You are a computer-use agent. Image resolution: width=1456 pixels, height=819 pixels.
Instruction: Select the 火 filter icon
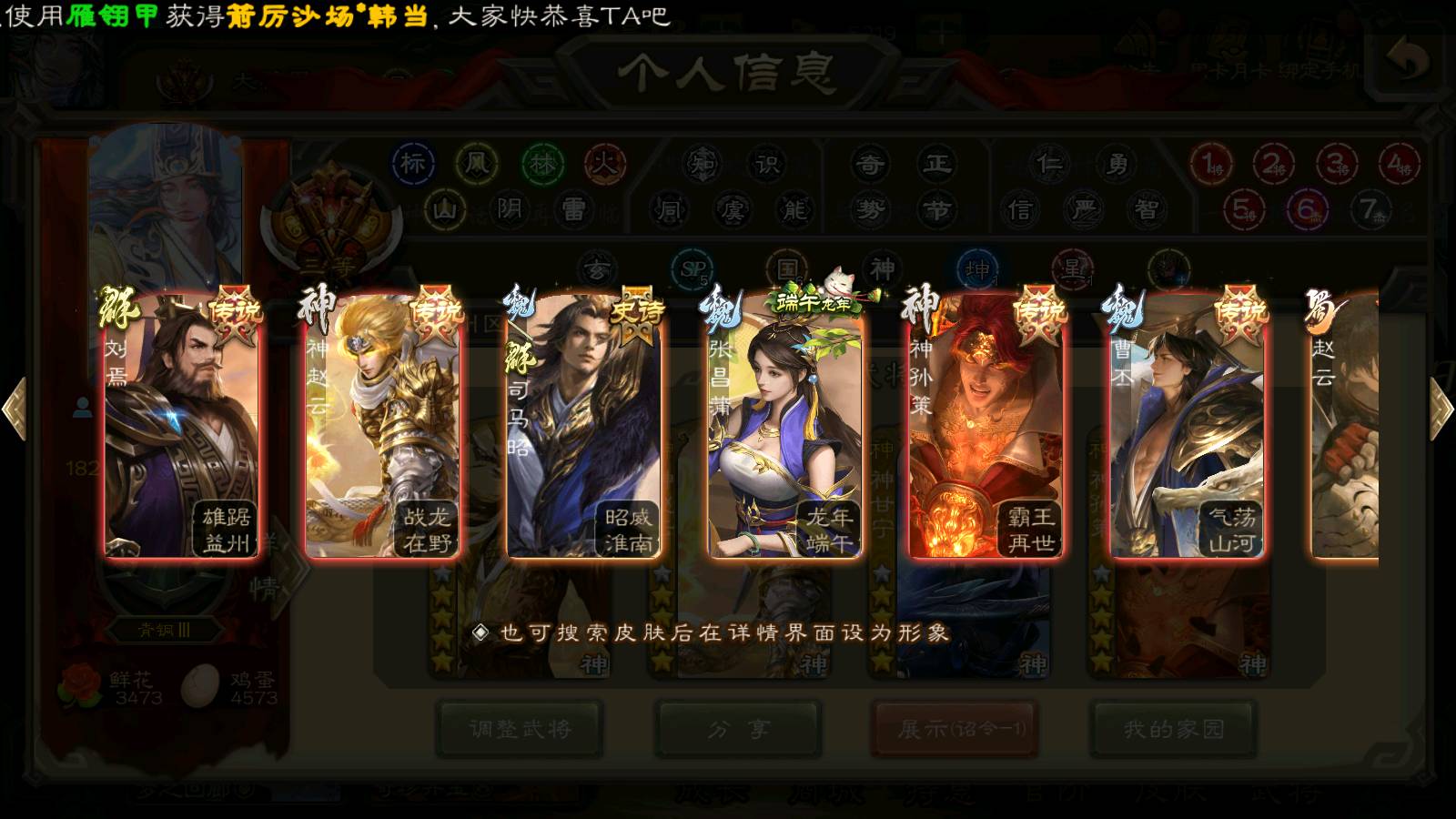605,164
